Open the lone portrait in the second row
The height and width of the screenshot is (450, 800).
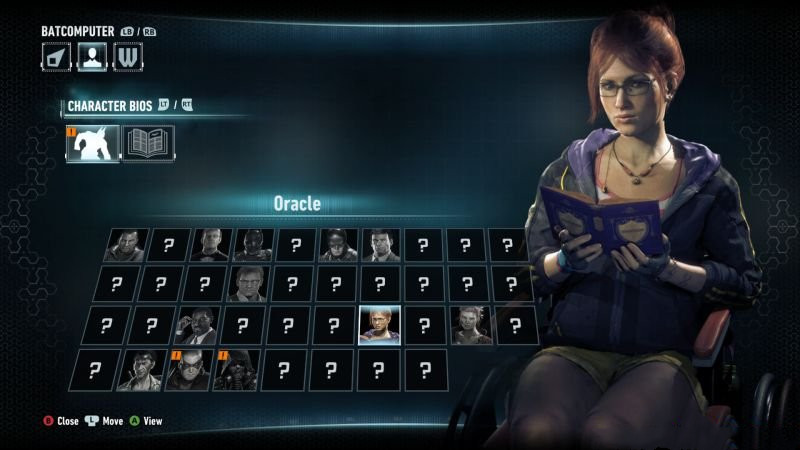point(247,284)
